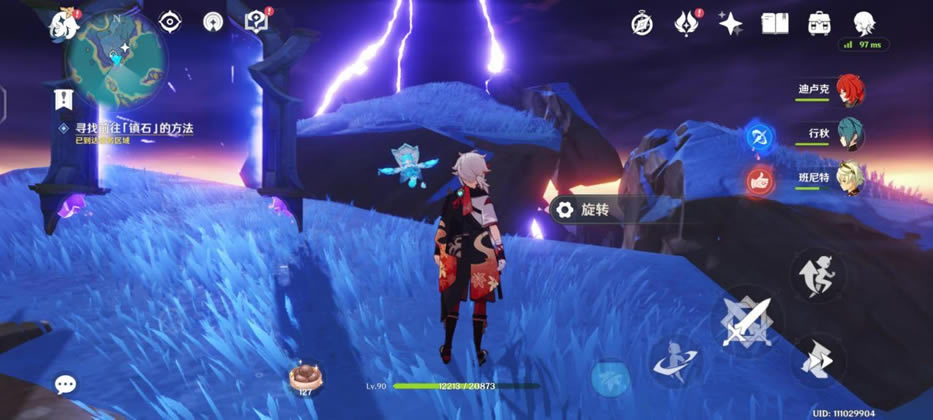The image size is (933, 420).
Task: Activate the eye-shaped elemental sight icon
Action: [x=172, y=22]
